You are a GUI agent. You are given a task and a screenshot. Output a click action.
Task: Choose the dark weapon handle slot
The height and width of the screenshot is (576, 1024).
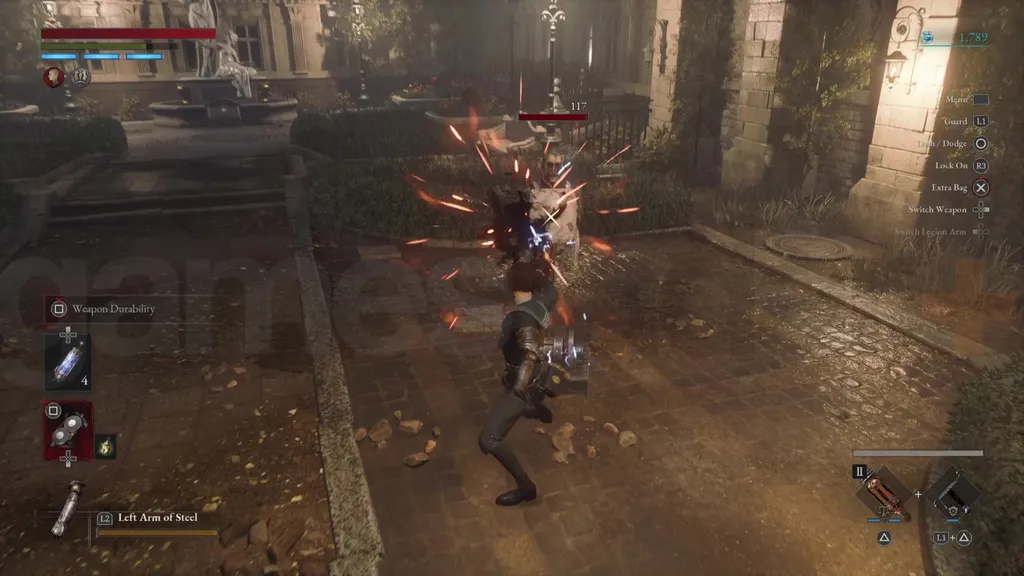pos(953,495)
